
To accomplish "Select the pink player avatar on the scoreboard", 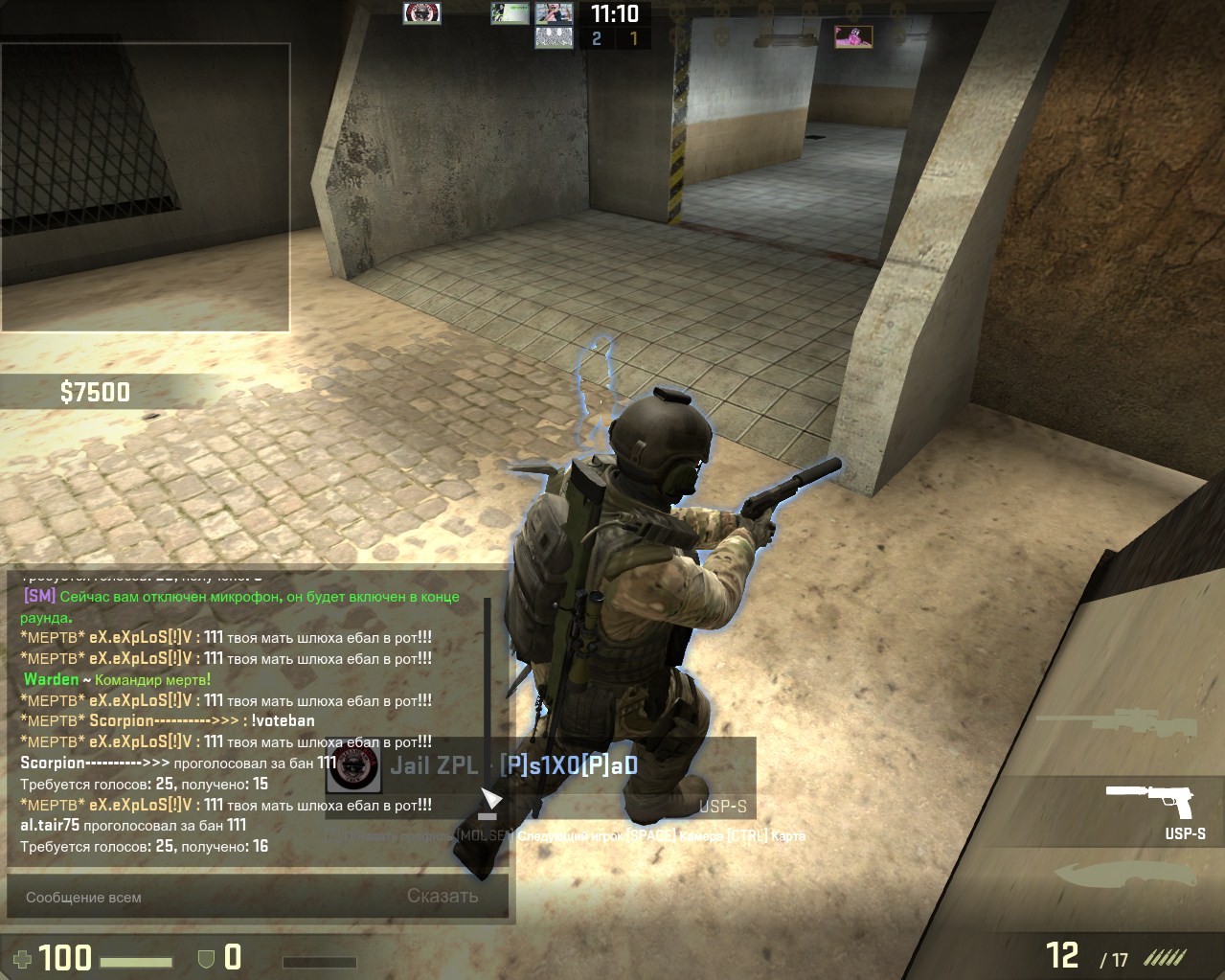I will click(852, 36).
